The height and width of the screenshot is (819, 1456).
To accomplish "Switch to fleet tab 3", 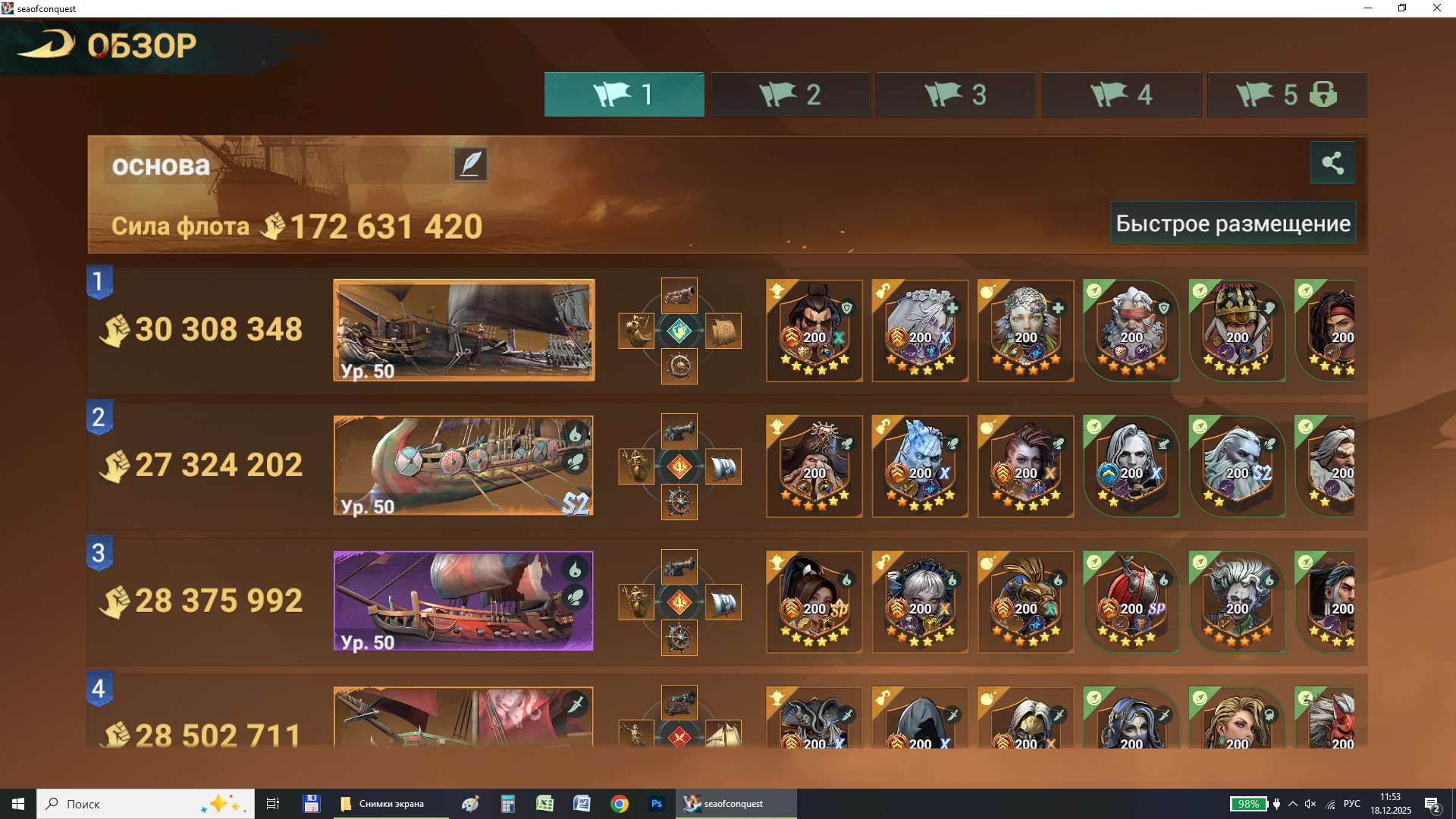I will (x=955, y=94).
